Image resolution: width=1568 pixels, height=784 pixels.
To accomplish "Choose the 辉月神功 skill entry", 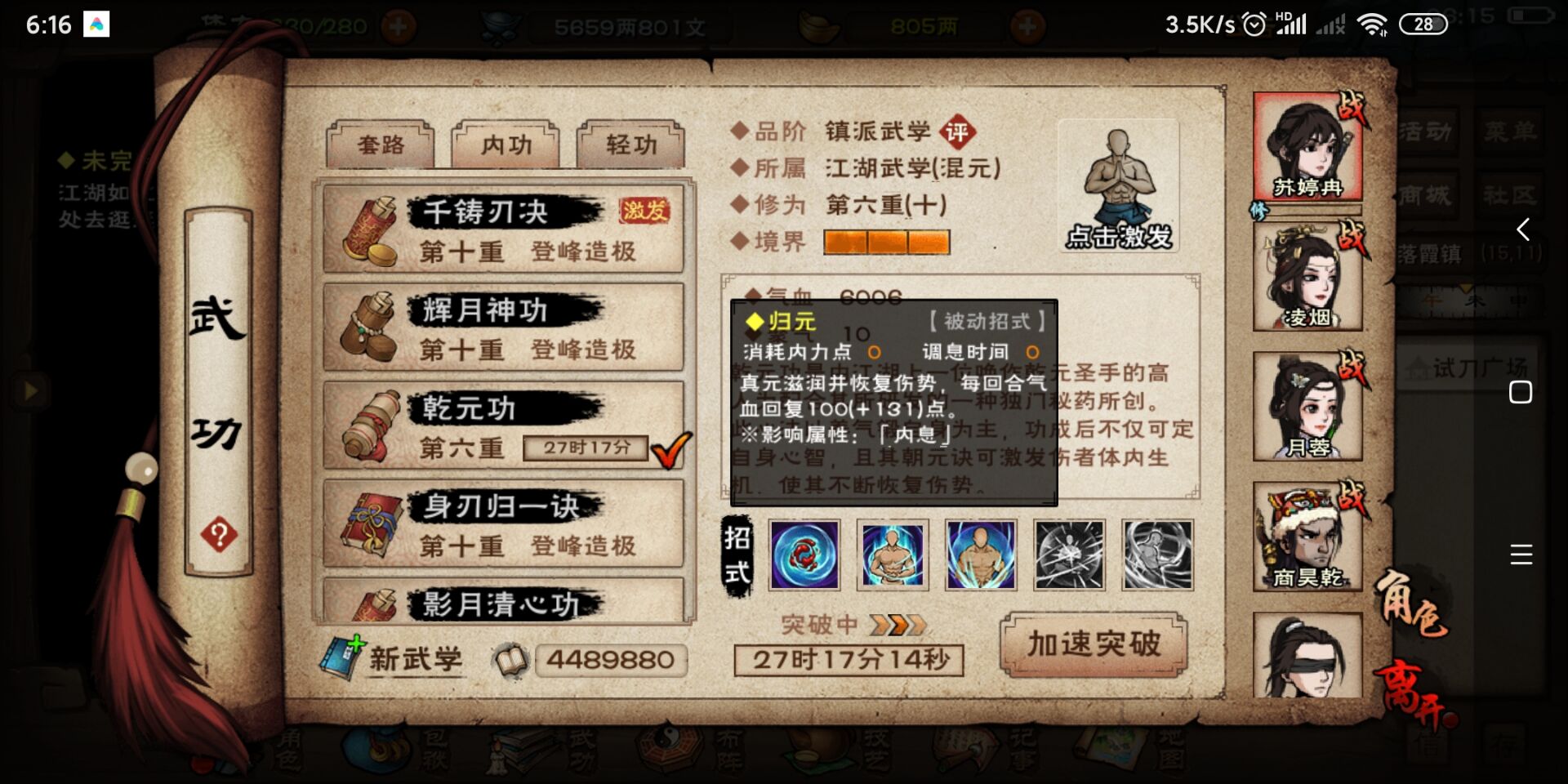I will coord(503,327).
